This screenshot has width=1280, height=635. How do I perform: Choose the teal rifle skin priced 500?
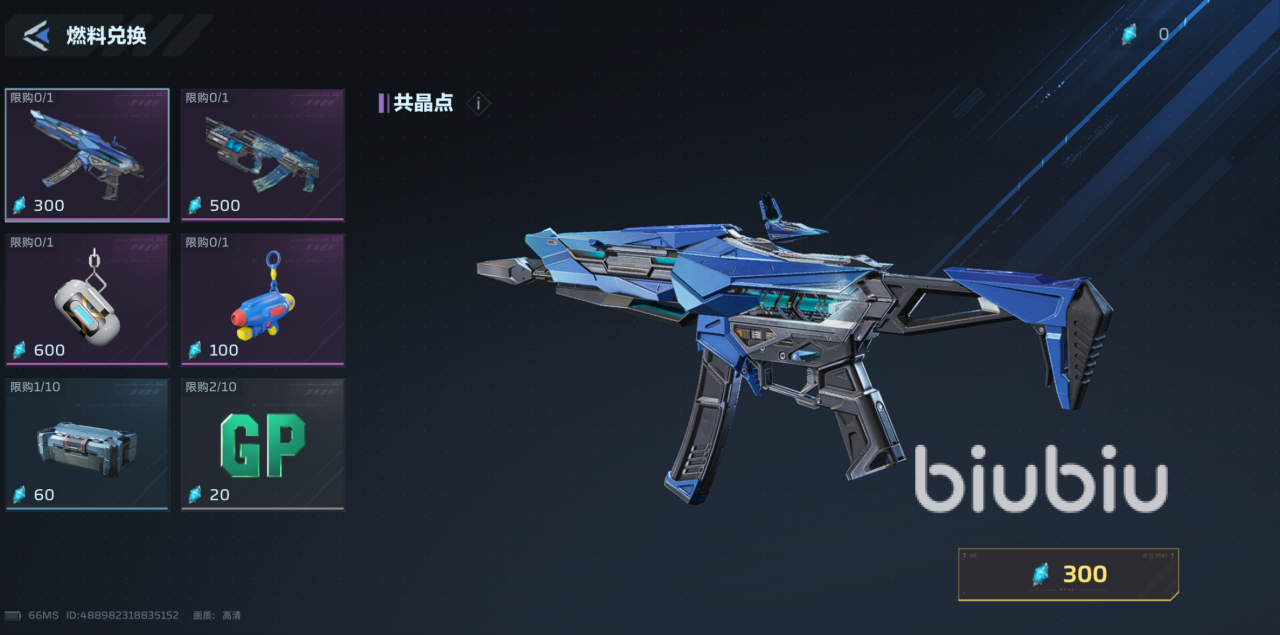tap(262, 154)
